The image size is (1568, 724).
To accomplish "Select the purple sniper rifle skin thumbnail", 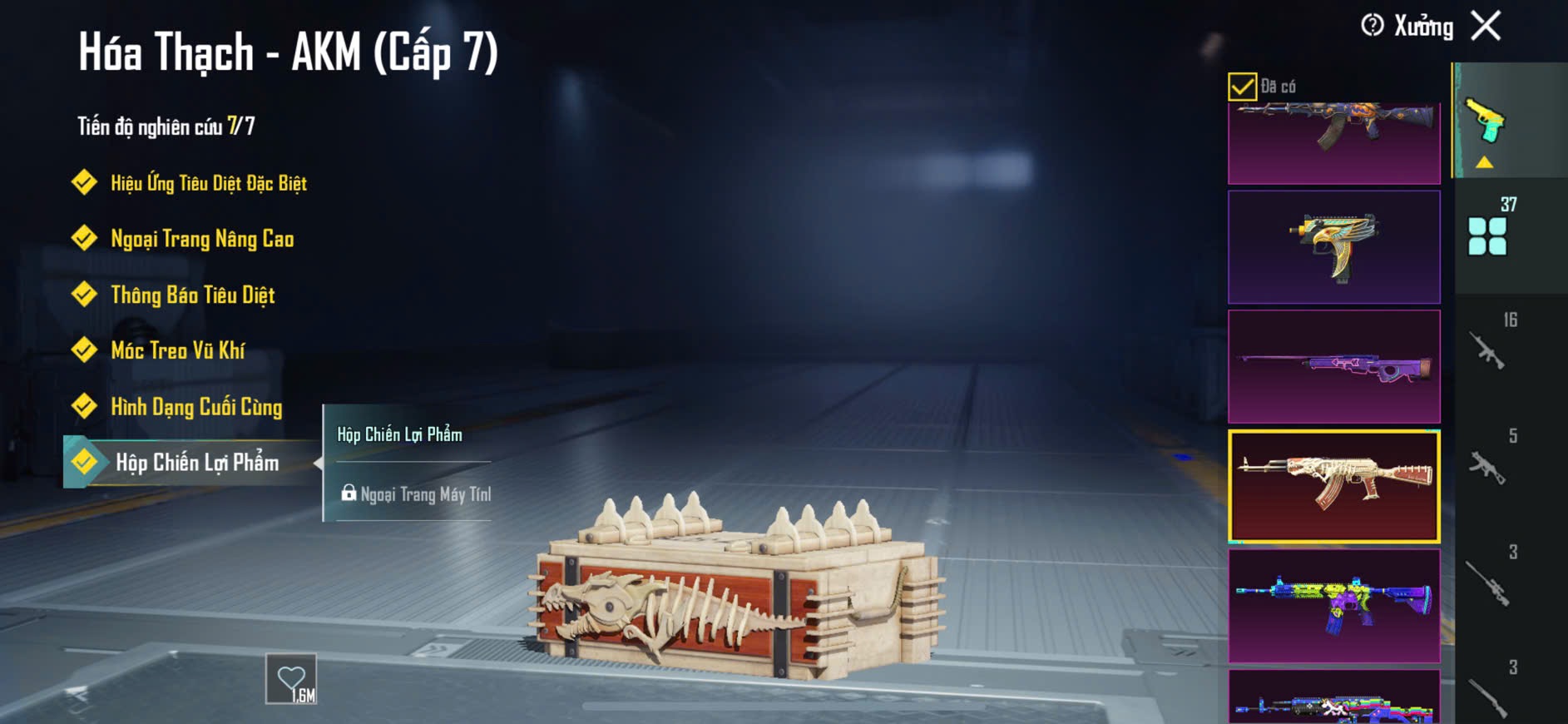I will tap(1333, 367).
